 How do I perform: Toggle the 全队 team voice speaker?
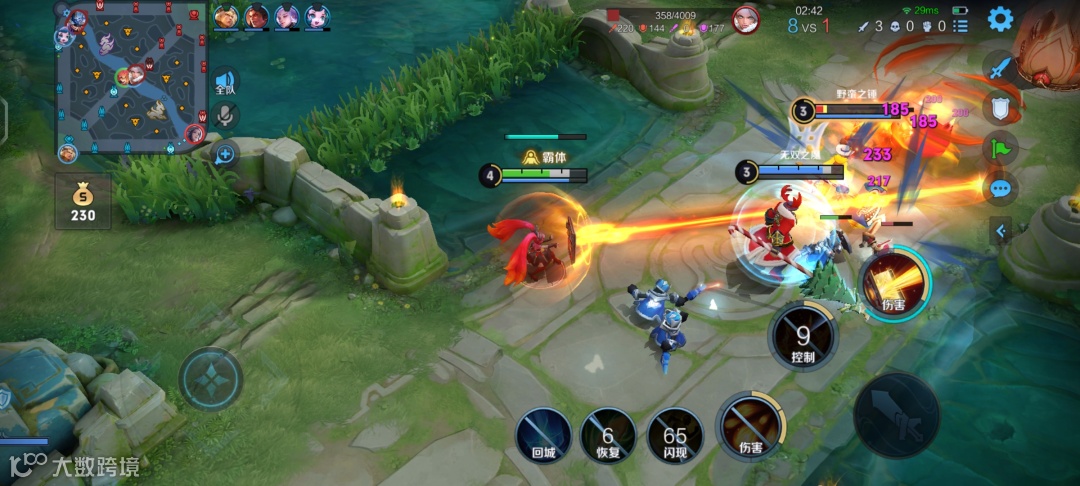(225, 82)
